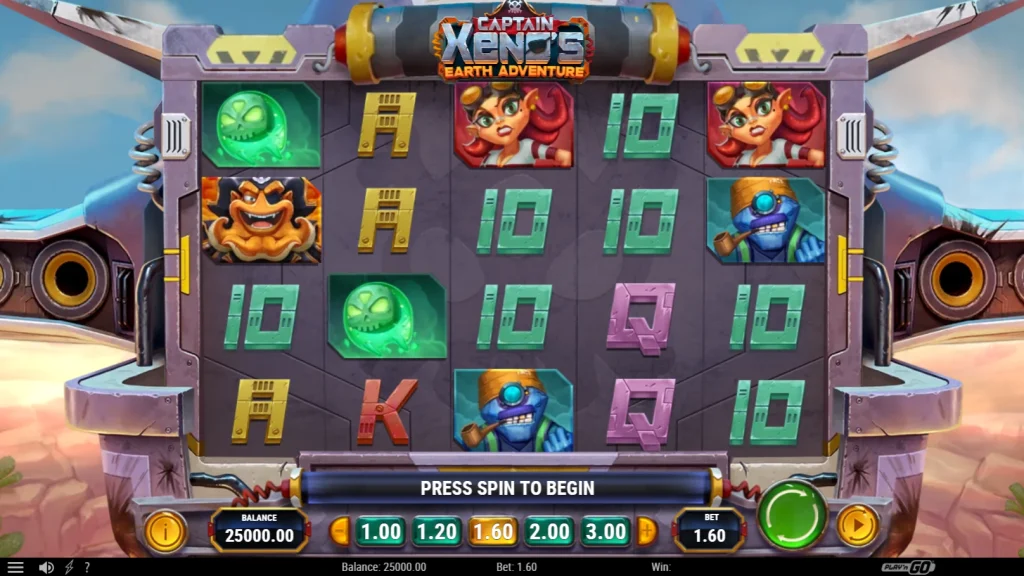The height and width of the screenshot is (576, 1024).
Task: Open the question mark help
Action: pos(87,567)
